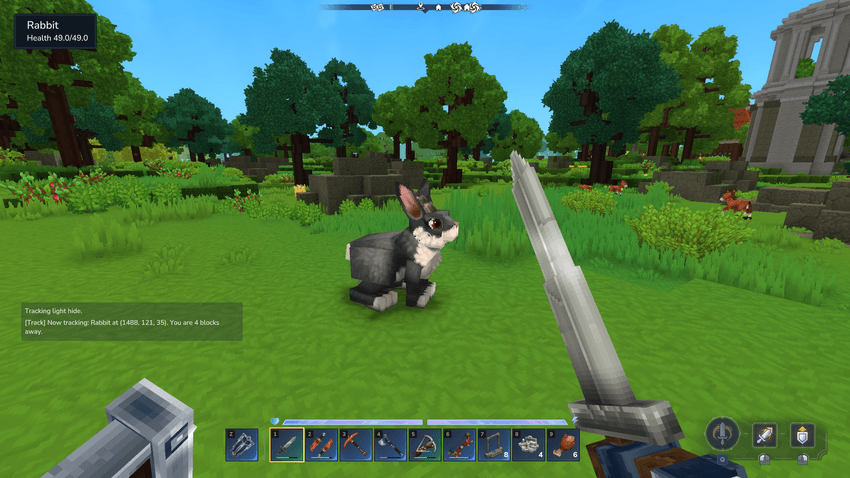Viewport: 850px width, 478px height.
Task: Open the chat log tracking message
Action: pyautogui.click(x=132, y=322)
